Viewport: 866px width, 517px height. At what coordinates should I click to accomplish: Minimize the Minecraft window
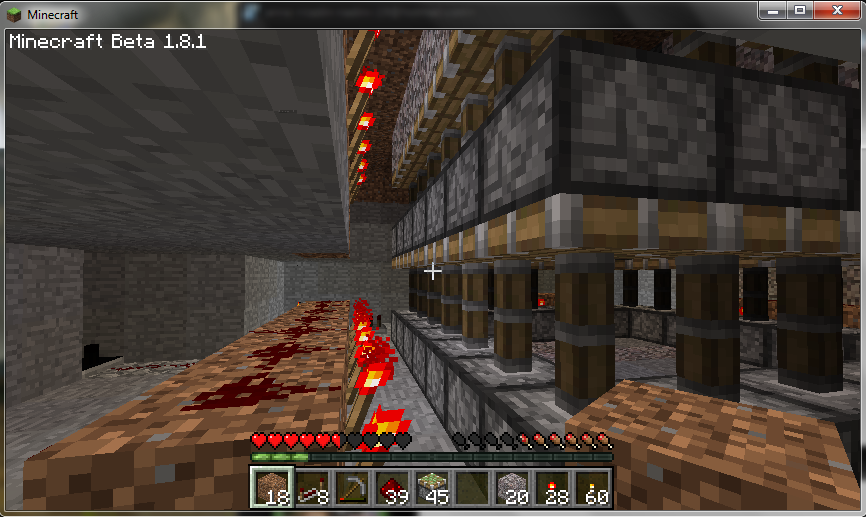(x=772, y=10)
